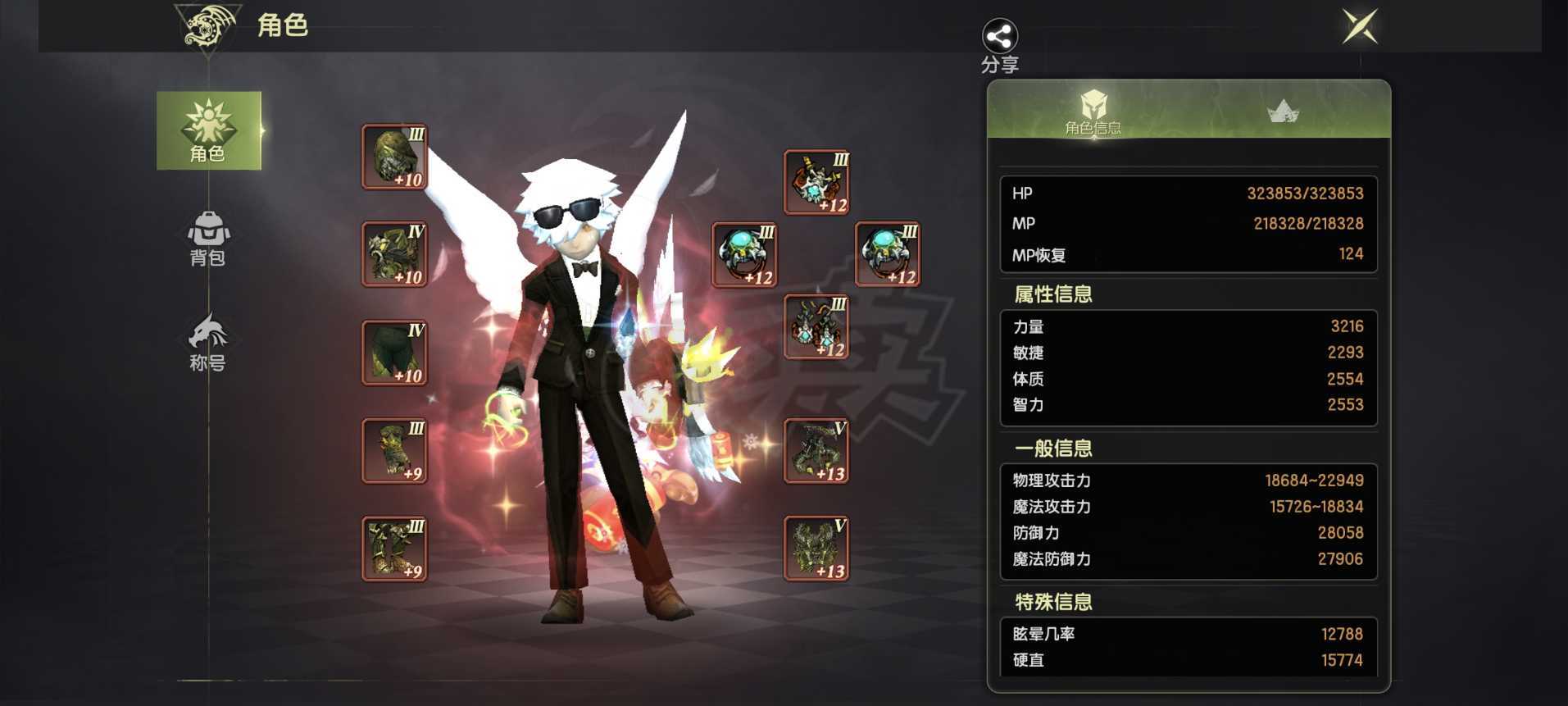
Task: Select the +12 earrings slot
Action: (816, 327)
